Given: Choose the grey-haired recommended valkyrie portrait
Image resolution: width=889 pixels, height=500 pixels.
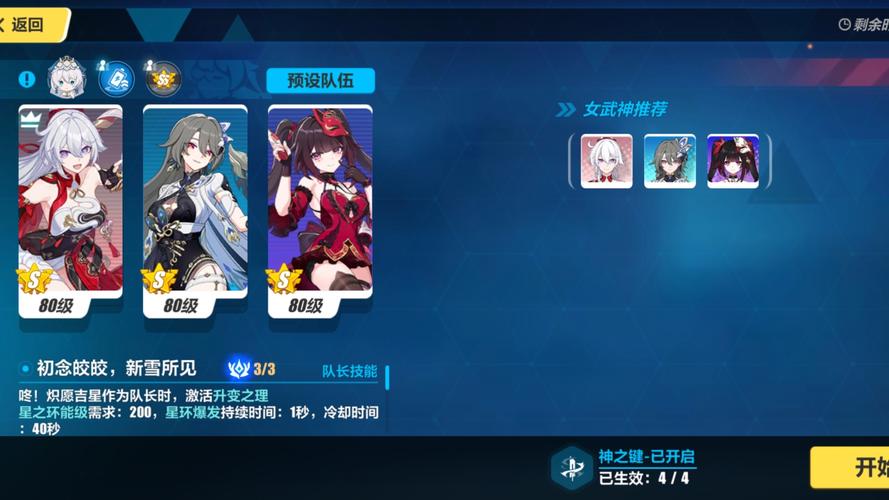Looking at the screenshot, I should (670, 161).
